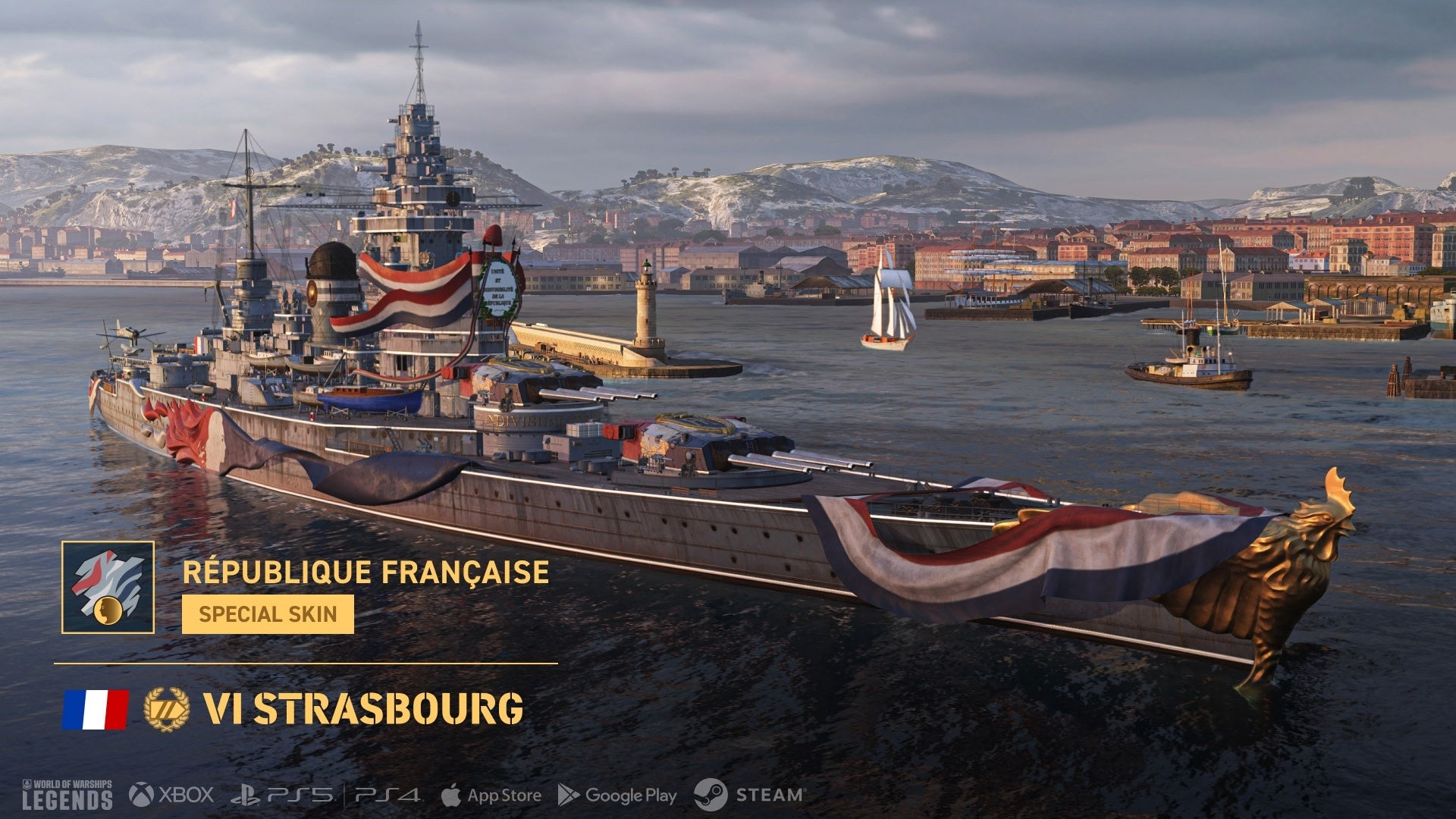
Task: Click the Steam logo
Action: pyautogui.click(x=749, y=795)
